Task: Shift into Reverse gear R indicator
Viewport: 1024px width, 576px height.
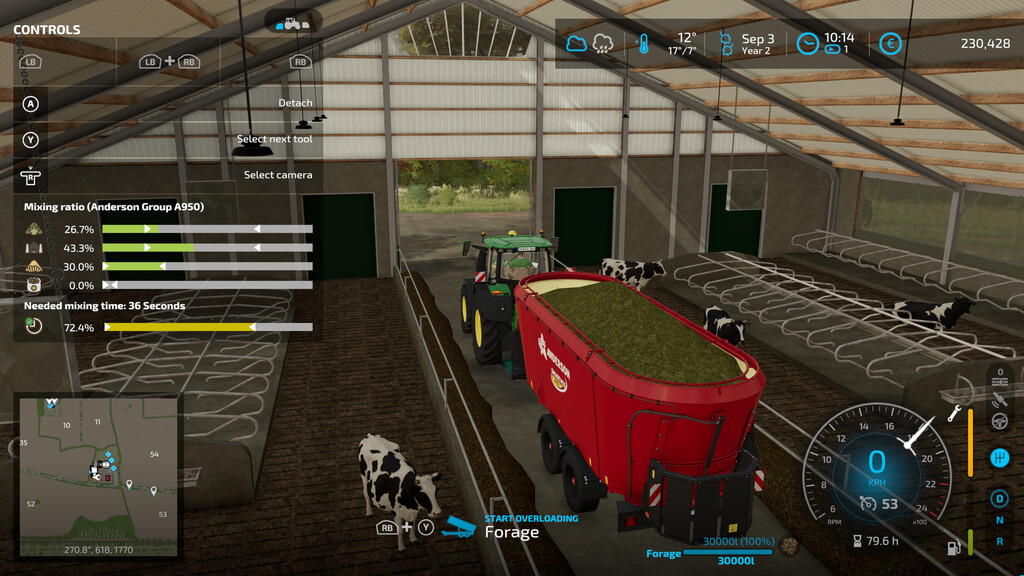Action: click(x=999, y=541)
